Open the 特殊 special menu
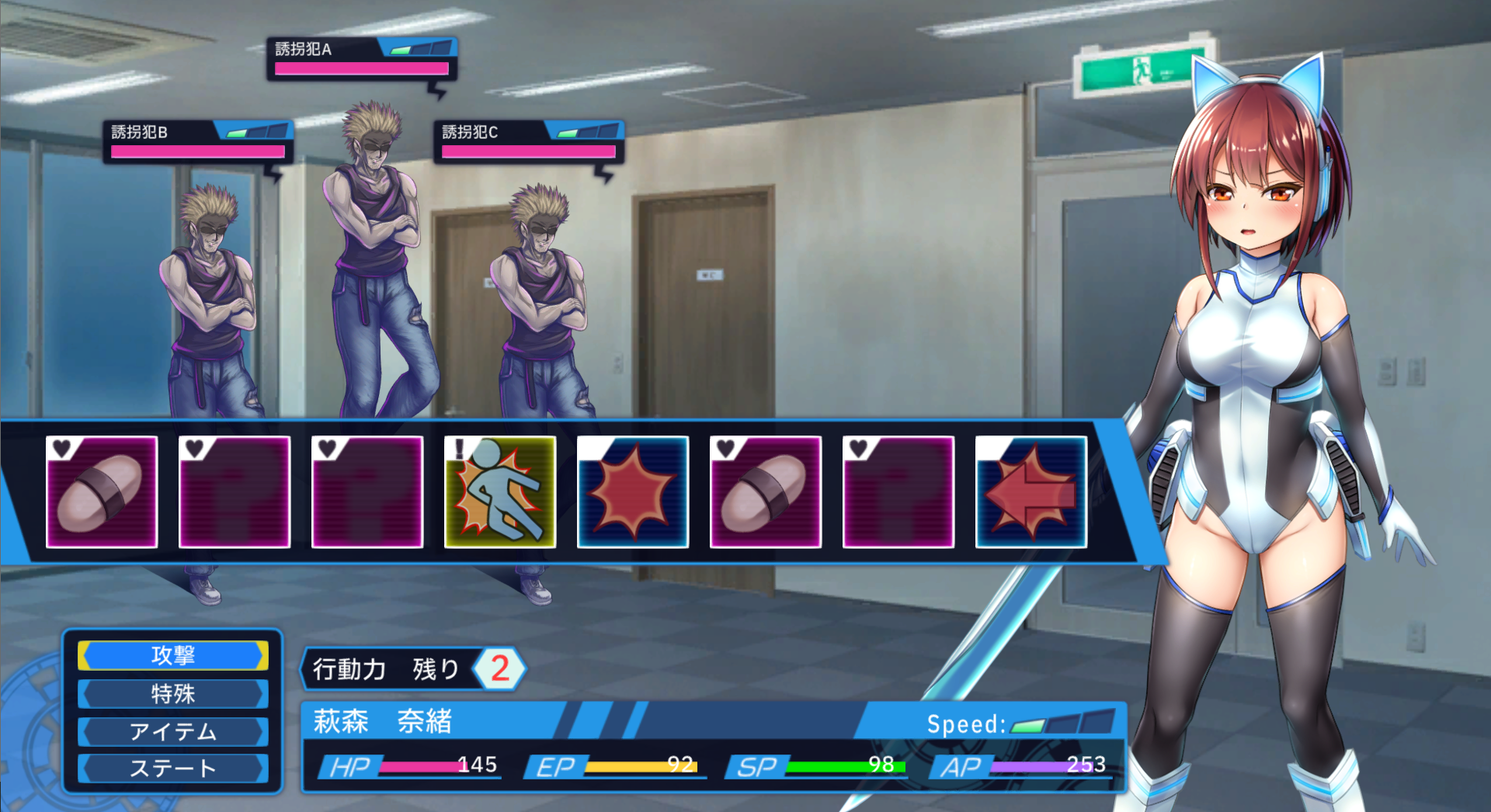Image resolution: width=1491 pixels, height=812 pixels. click(172, 693)
